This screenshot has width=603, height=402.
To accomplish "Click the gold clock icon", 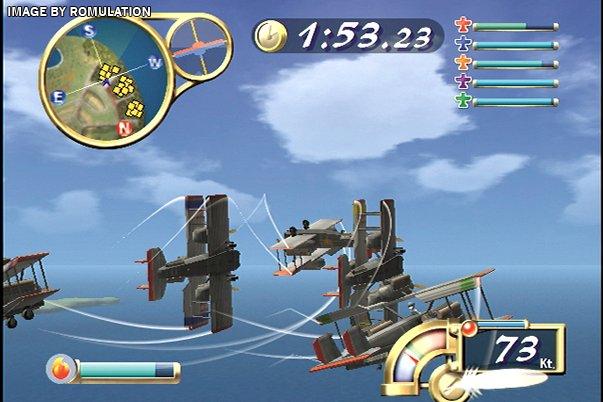I will pos(270,38).
